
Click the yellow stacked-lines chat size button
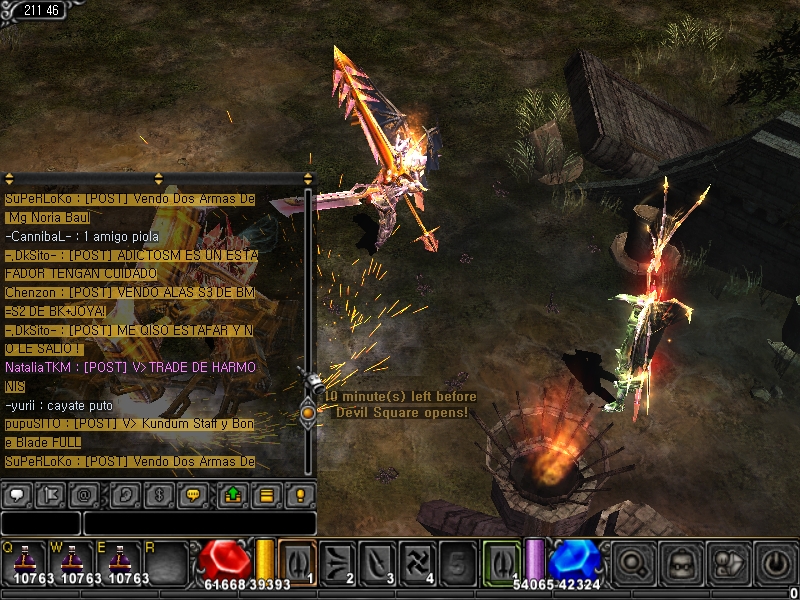(x=266, y=495)
